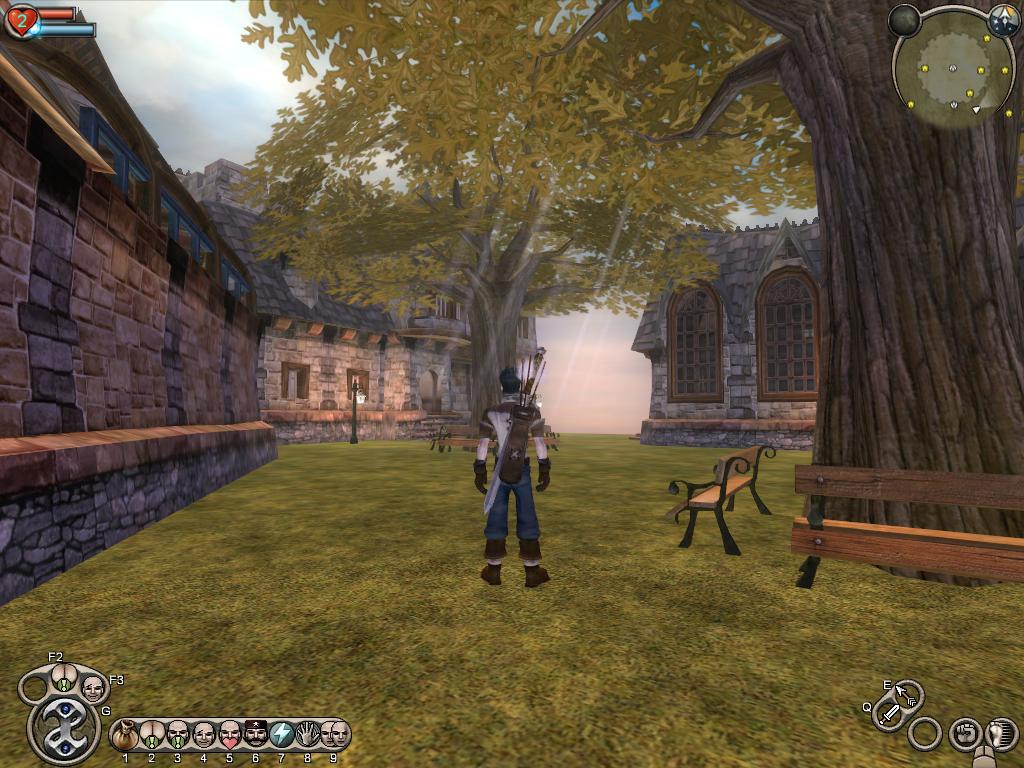1024x768 pixels.
Task: Select the brown sack in hotbar slot 1
Action: (125, 736)
